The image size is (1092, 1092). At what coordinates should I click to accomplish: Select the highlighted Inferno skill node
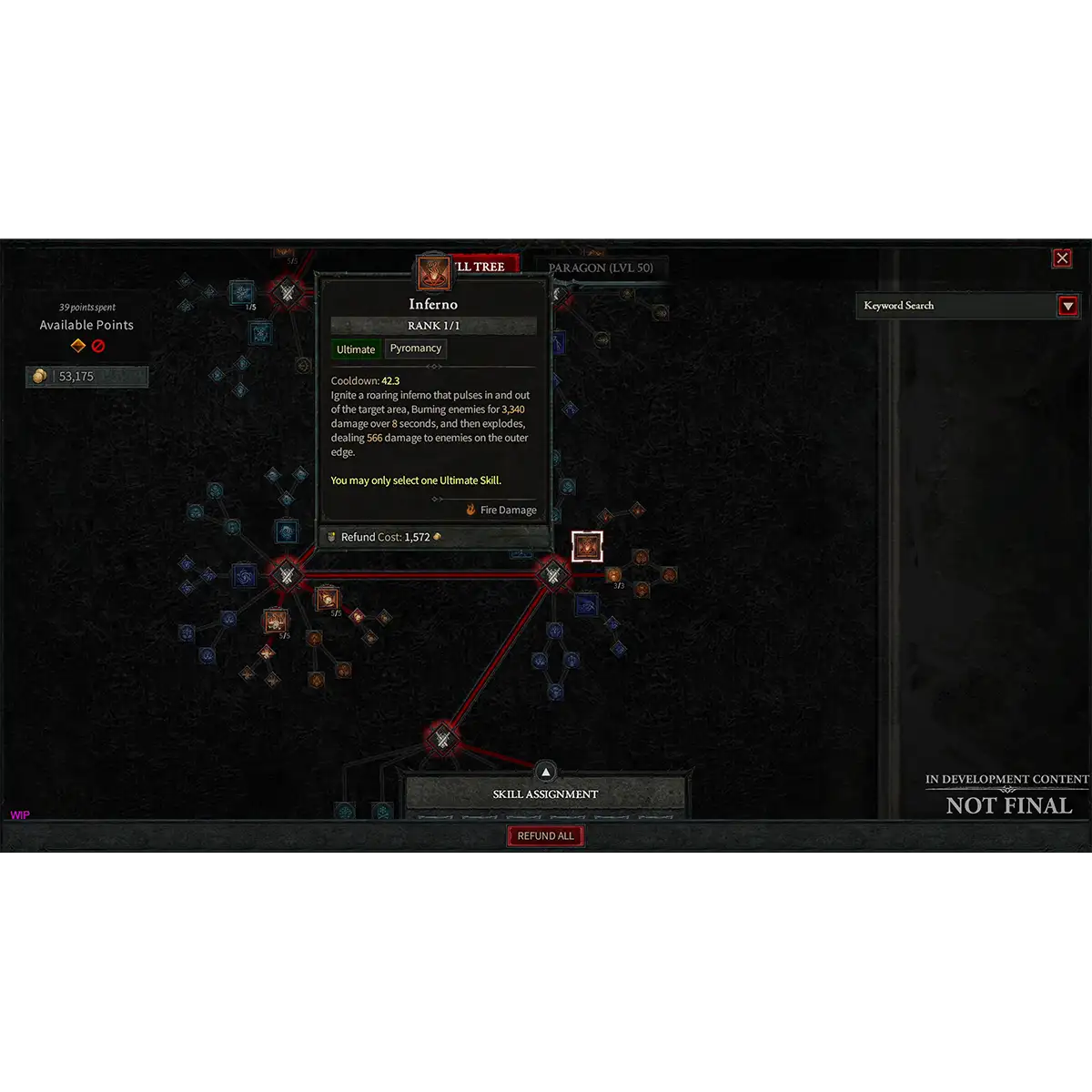coord(587,547)
